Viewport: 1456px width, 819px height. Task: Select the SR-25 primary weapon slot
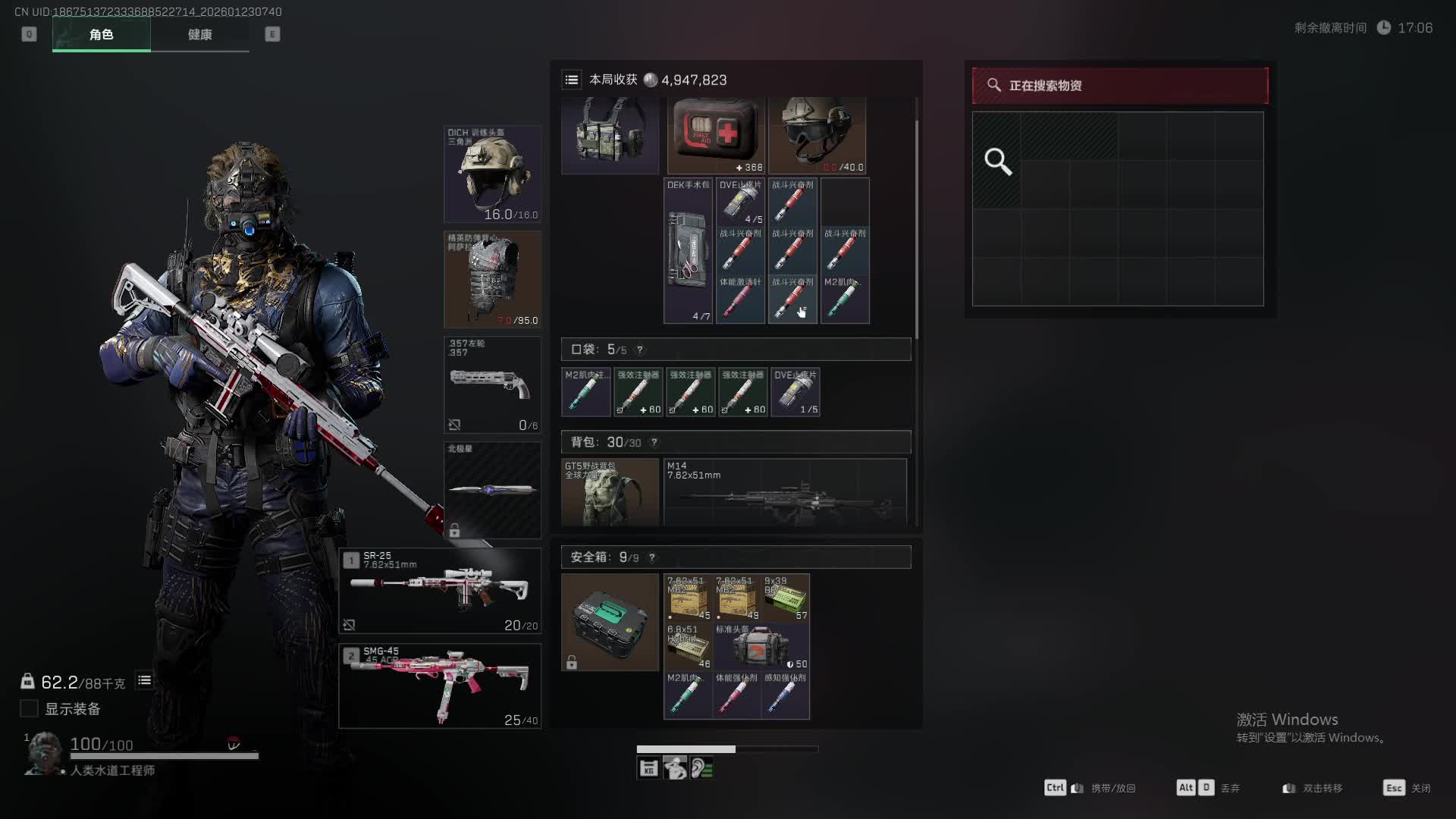point(440,591)
